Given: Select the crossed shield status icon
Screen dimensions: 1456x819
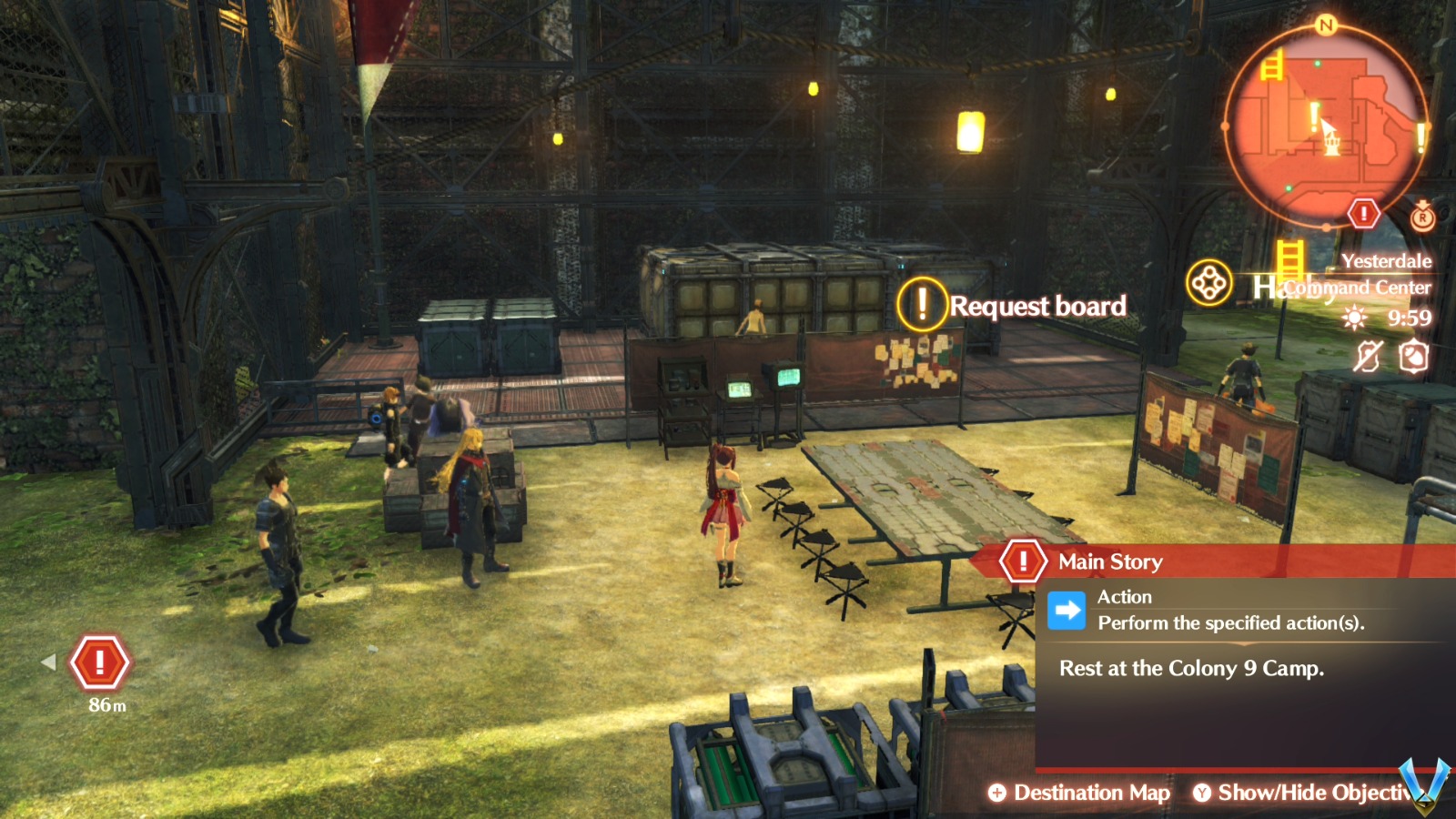Looking at the screenshot, I should (x=1368, y=357).
